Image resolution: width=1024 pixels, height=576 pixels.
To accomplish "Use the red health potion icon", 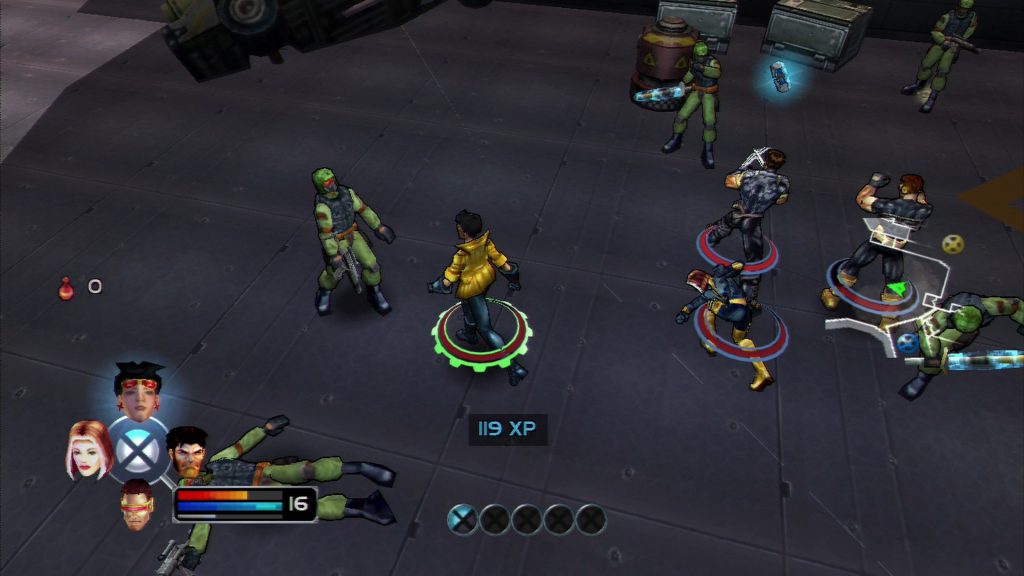I will click(x=66, y=288).
